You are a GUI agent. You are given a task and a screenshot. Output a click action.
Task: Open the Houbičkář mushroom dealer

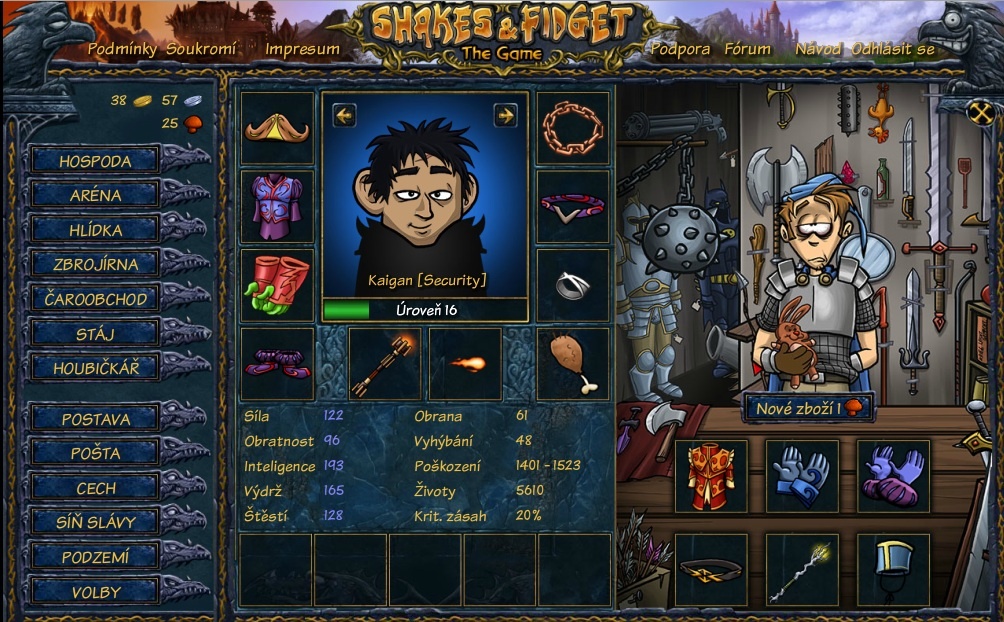[95, 368]
